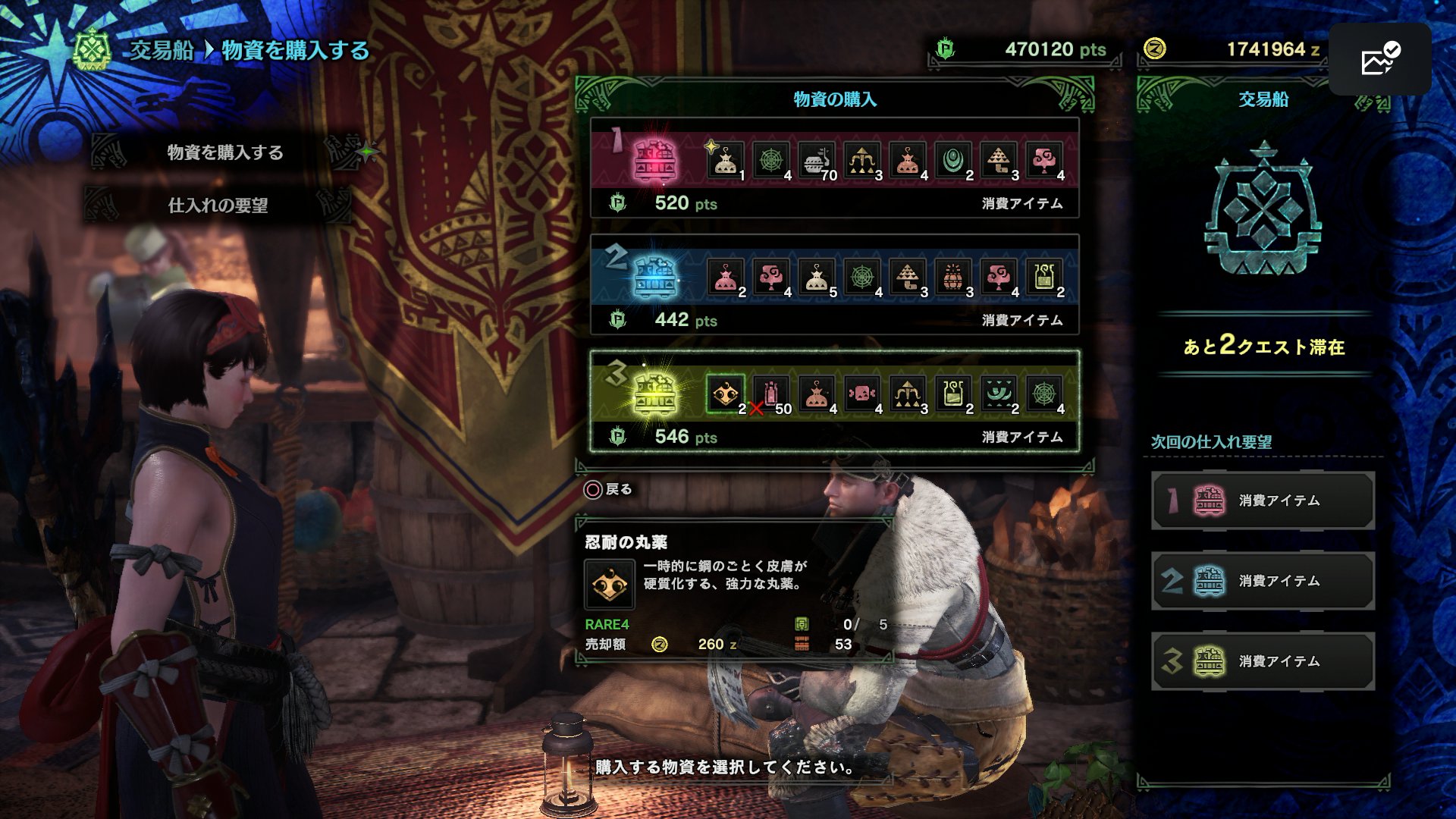Select the barrel bomb item icon
This screenshot has height=819, width=1456.
(952, 278)
